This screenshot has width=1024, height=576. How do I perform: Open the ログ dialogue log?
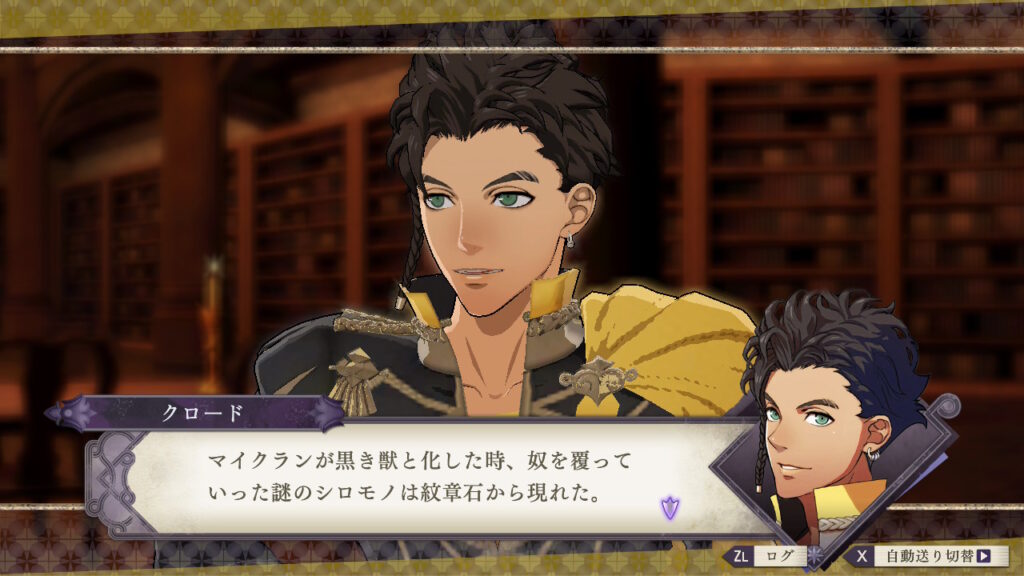click(x=770, y=555)
